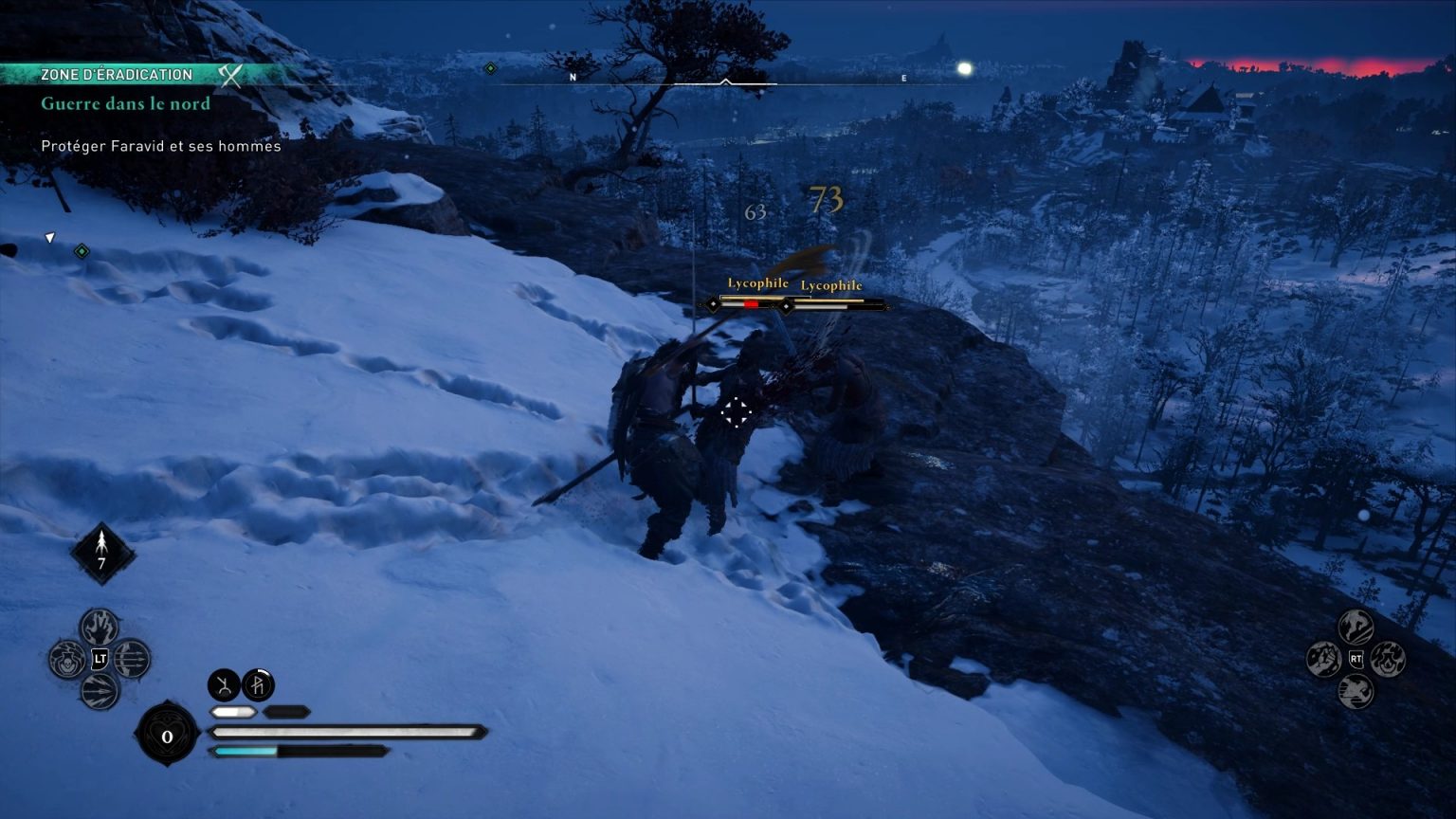Toggle the first rune buff indicator

coord(225,684)
